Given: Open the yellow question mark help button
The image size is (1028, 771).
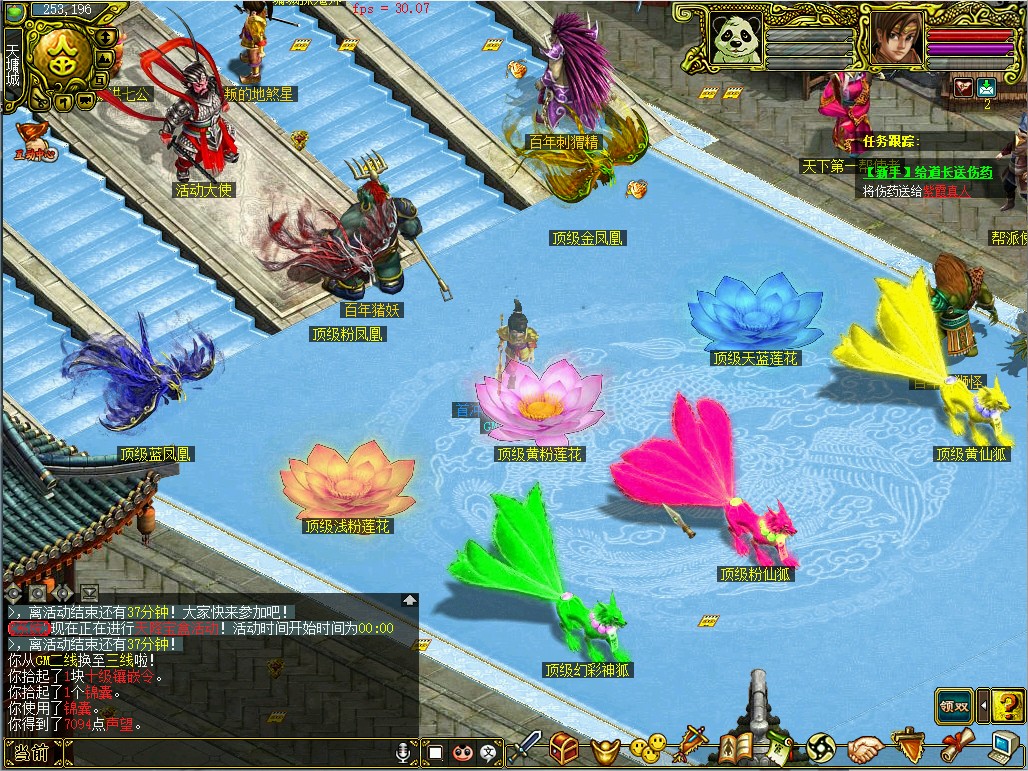Looking at the screenshot, I should 1008,705.
